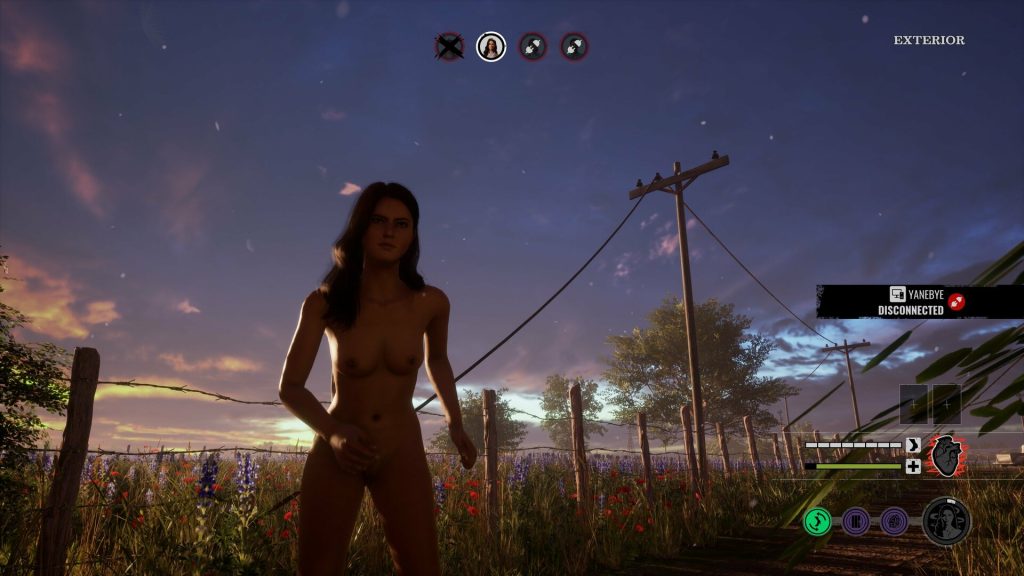This screenshot has height=576, width=1024.
Task: Select the woman's portrait at top center
Action: coord(490,46)
